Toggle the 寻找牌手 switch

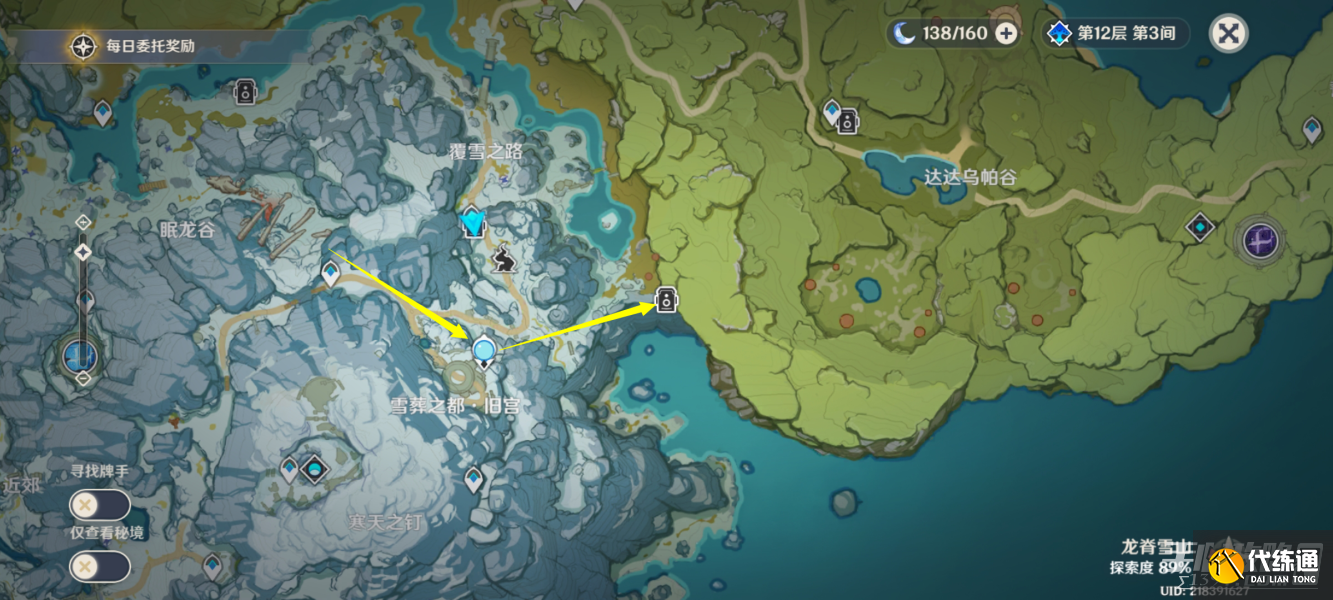pos(99,505)
